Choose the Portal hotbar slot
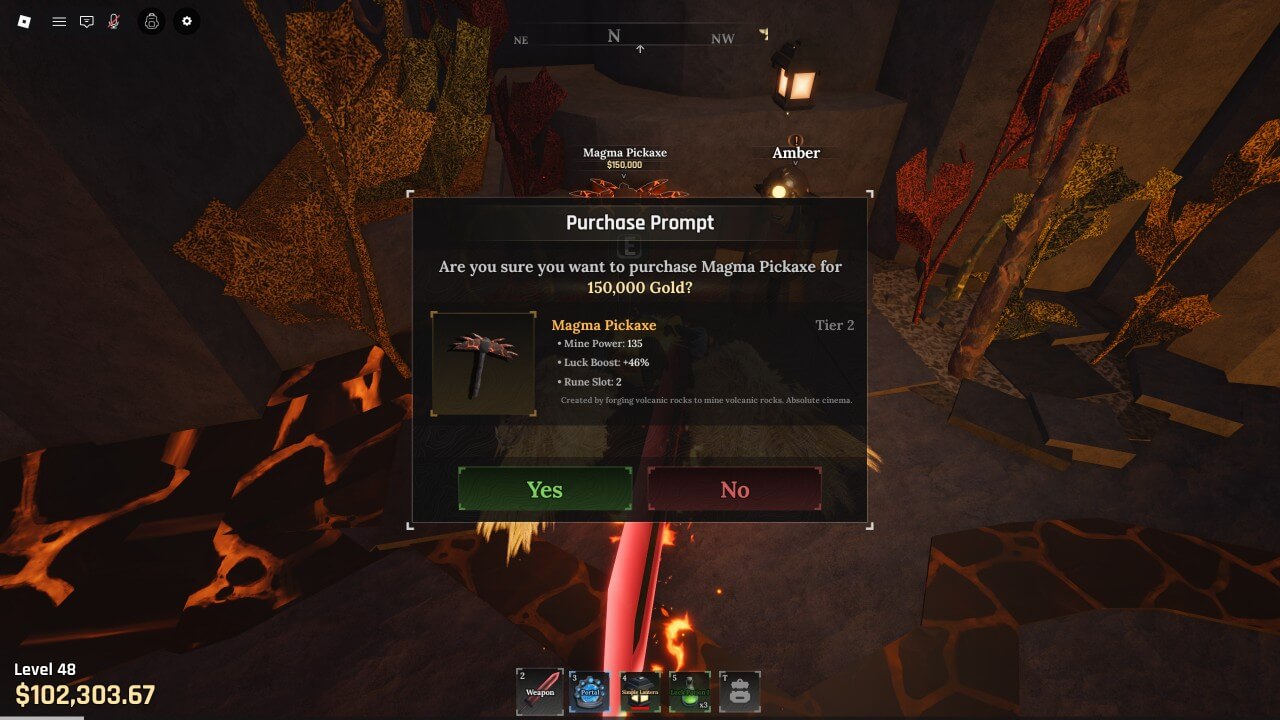Viewport: 1280px width, 720px height. pos(589,692)
